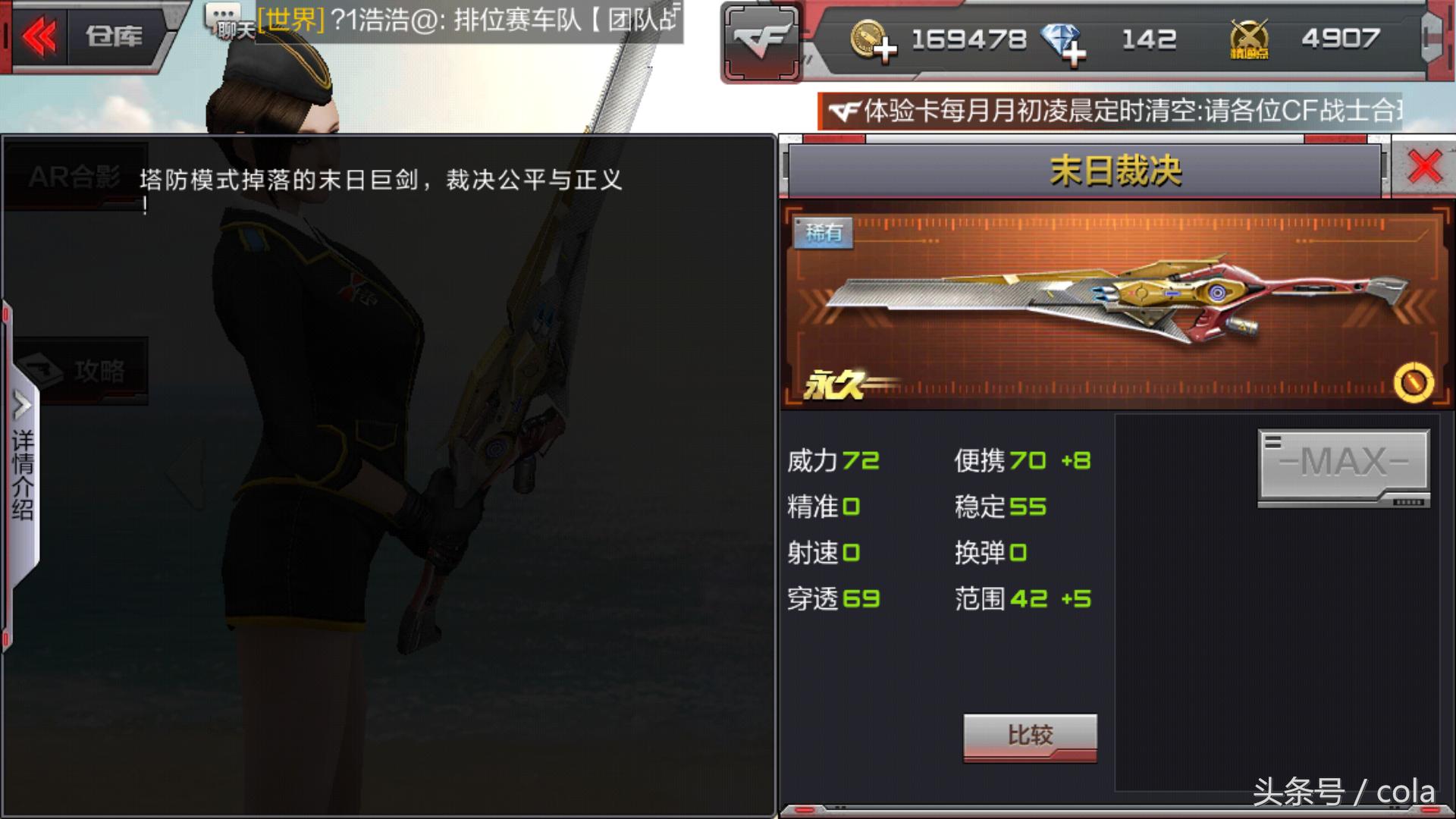Click the 精通点 crossed-guns medal icon

click(x=1250, y=38)
